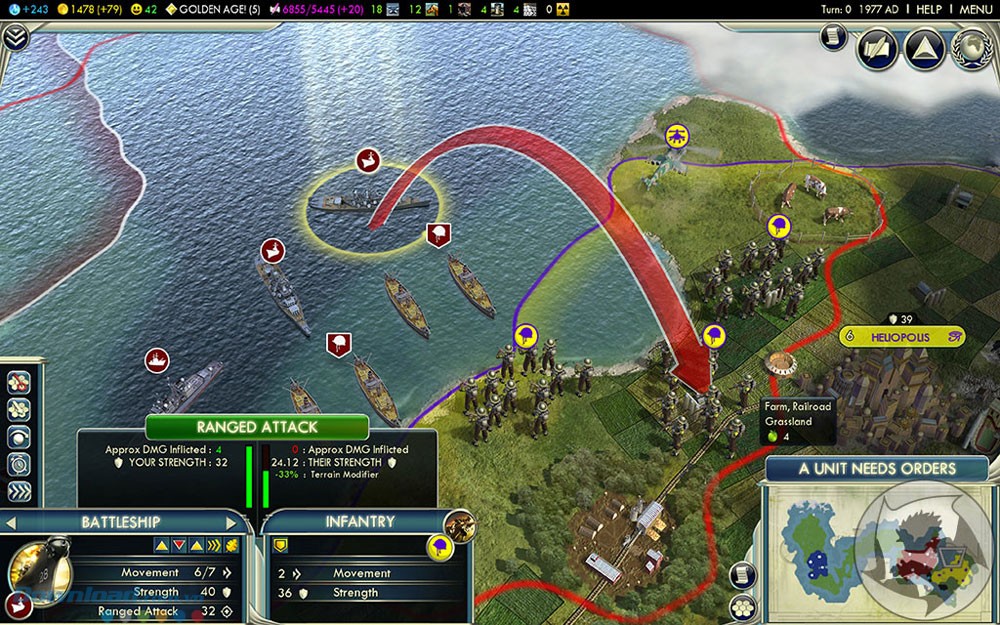Image resolution: width=1000 pixels, height=625 pixels.
Task: Click the collapse arrow in the top-left corner
Action: point(15,37)
